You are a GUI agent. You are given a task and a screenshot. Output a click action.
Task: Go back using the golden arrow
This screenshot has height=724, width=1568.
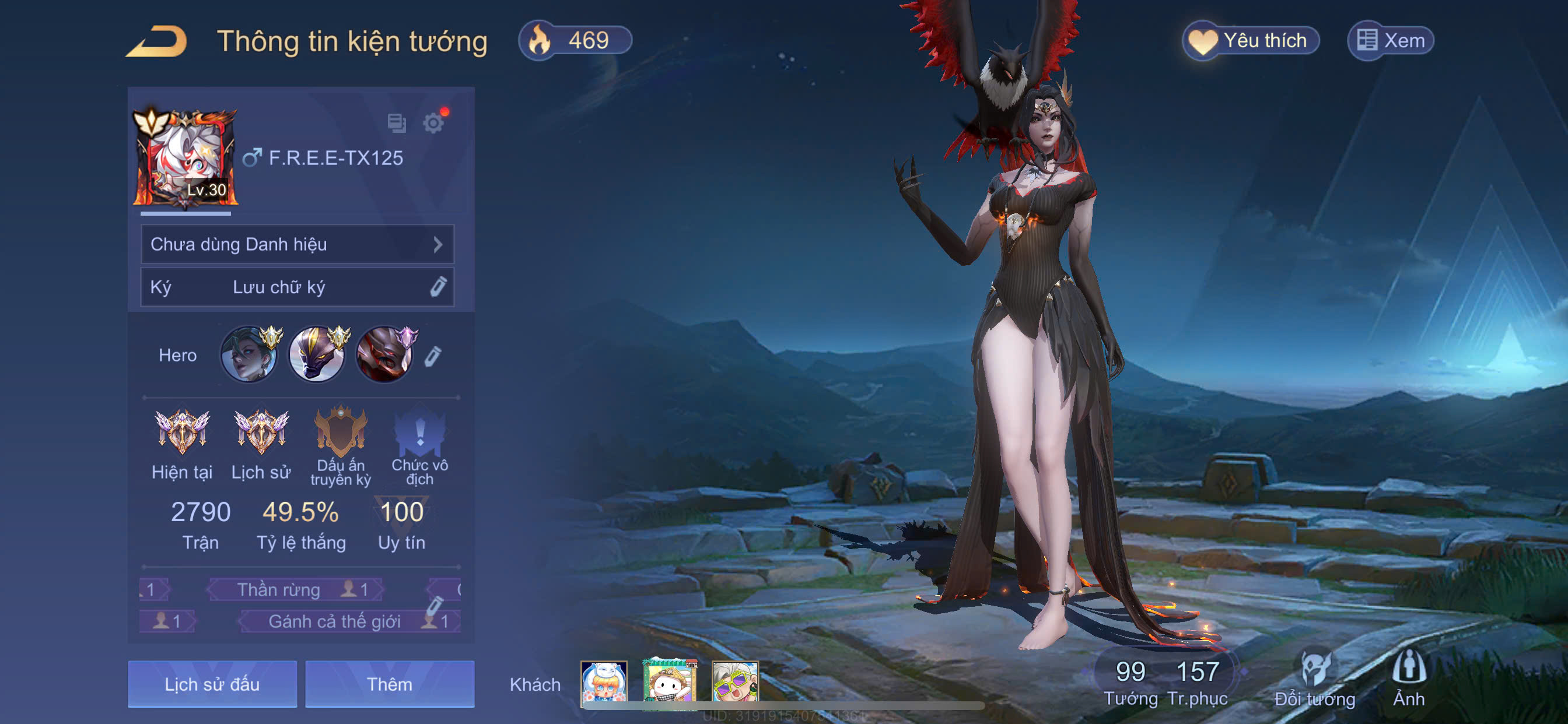tap(157, 42)
